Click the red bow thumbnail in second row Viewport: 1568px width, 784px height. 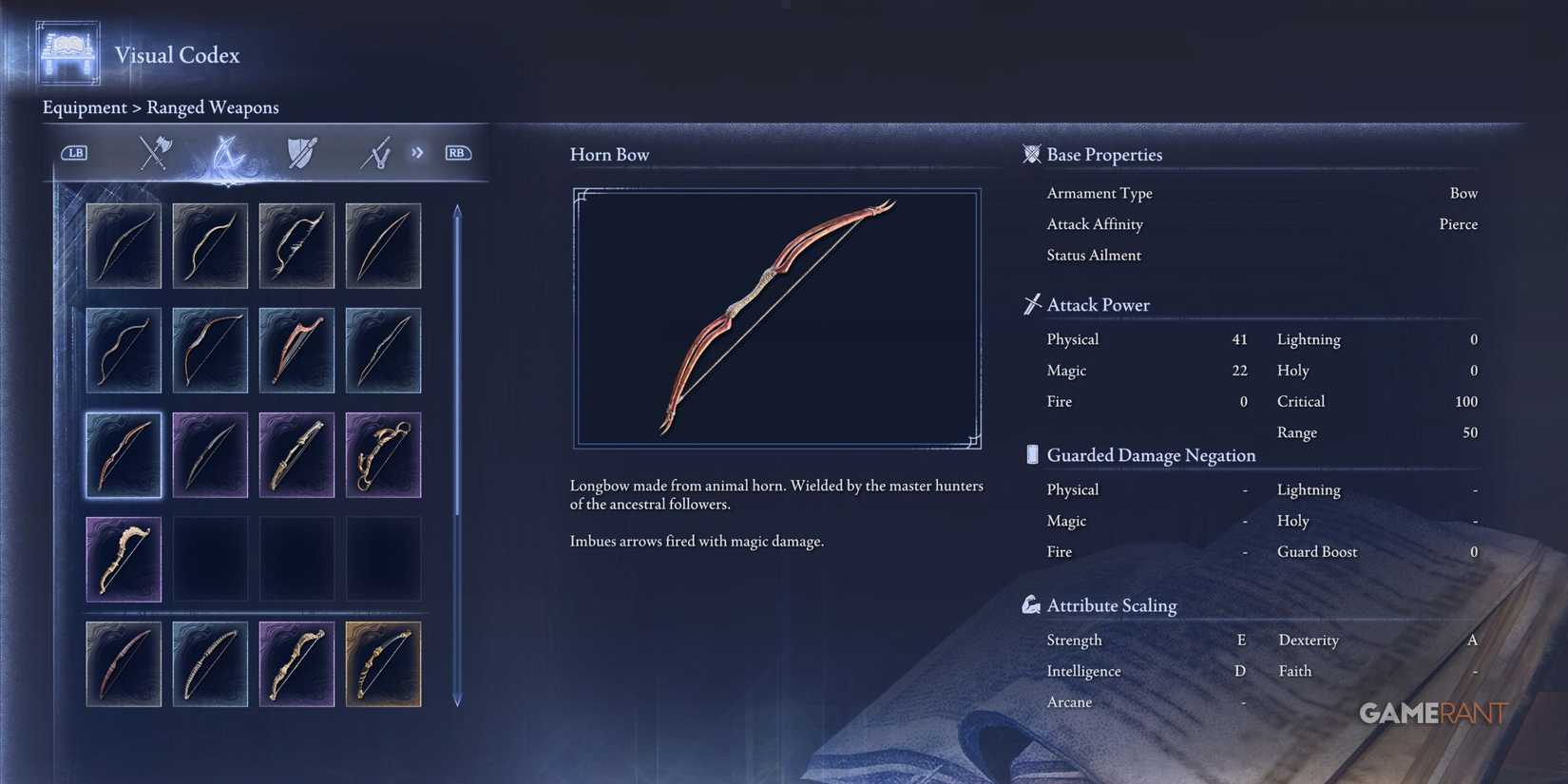pos(296,350)
